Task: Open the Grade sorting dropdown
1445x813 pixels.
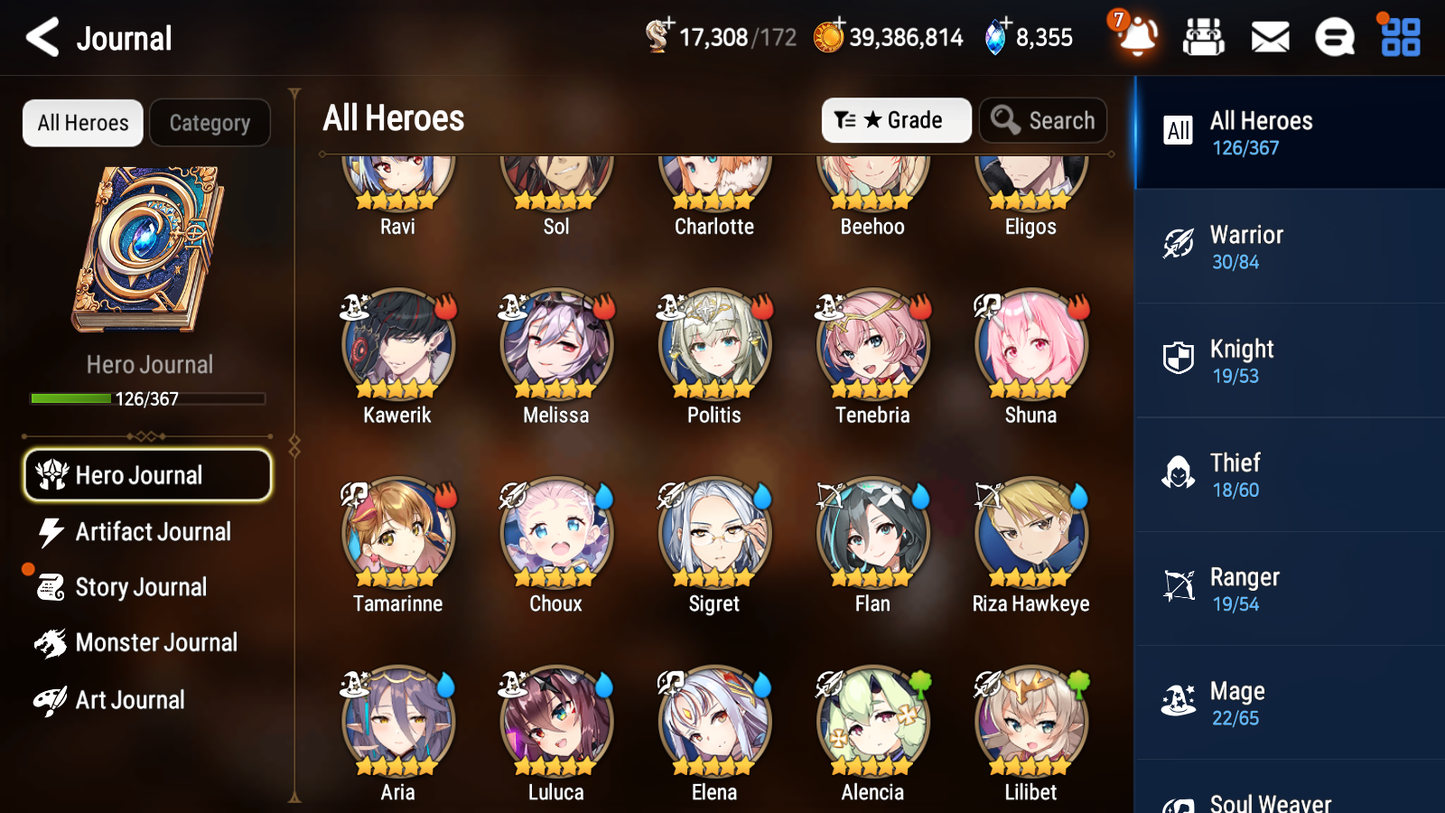Action: coord(896,120)
